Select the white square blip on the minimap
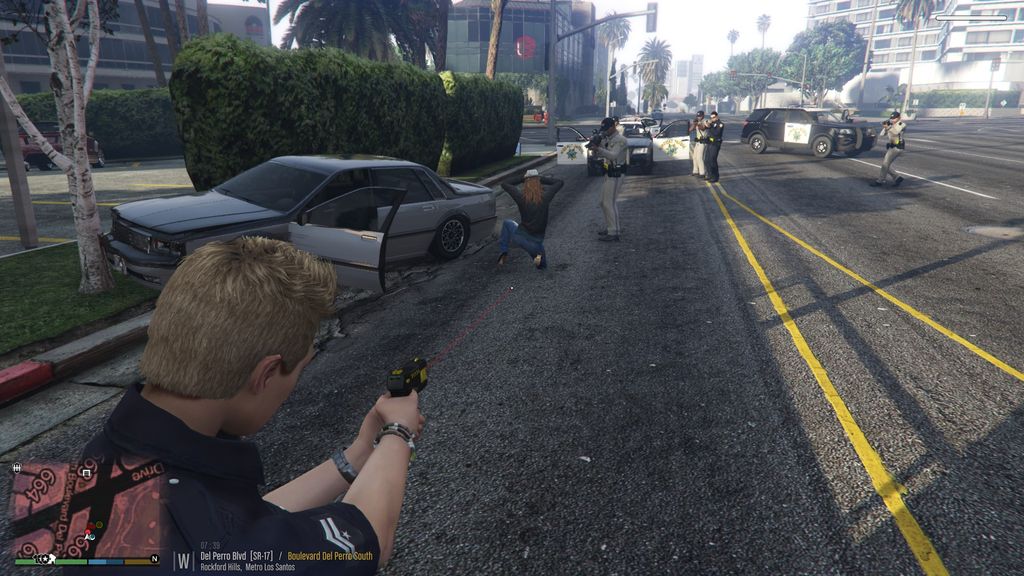The height and width of the screenshot is (576, 1024). click(87, 472)
